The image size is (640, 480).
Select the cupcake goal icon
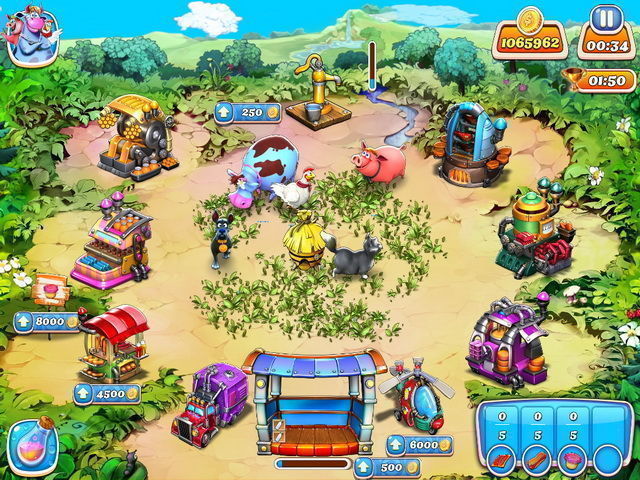click(574, 460)
